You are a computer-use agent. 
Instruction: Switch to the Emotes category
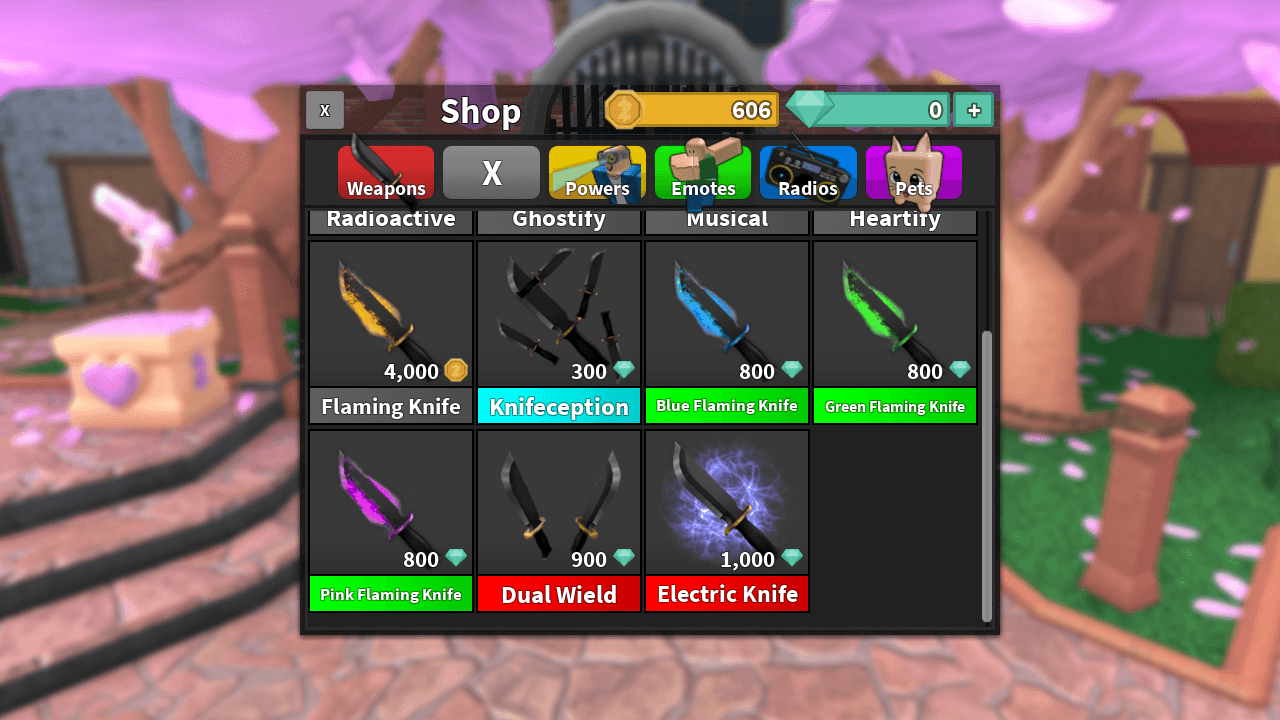click(x=702, y=173)
